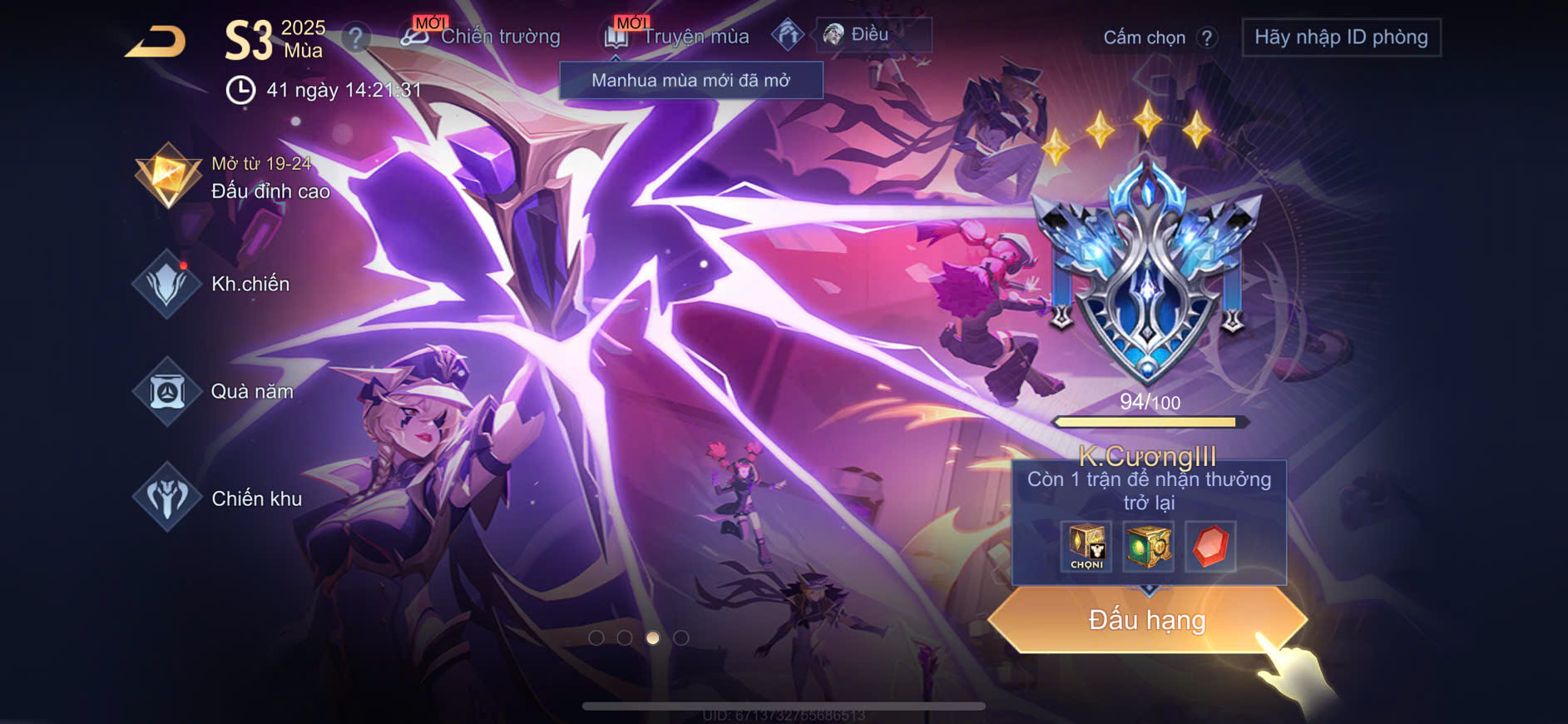
Task: Select the CHỌN chest reward
Action: coord(1086,547)
